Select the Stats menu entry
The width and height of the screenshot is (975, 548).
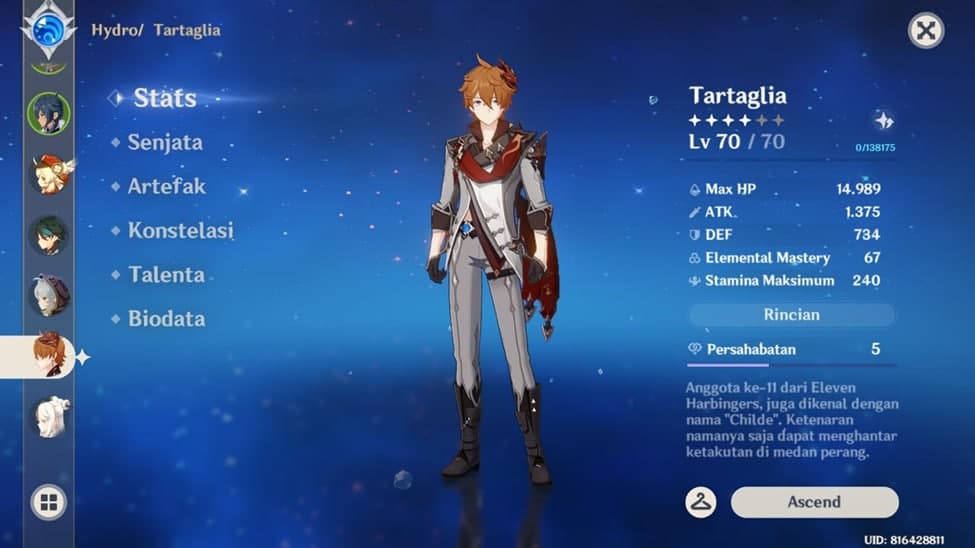click(164, 98)
